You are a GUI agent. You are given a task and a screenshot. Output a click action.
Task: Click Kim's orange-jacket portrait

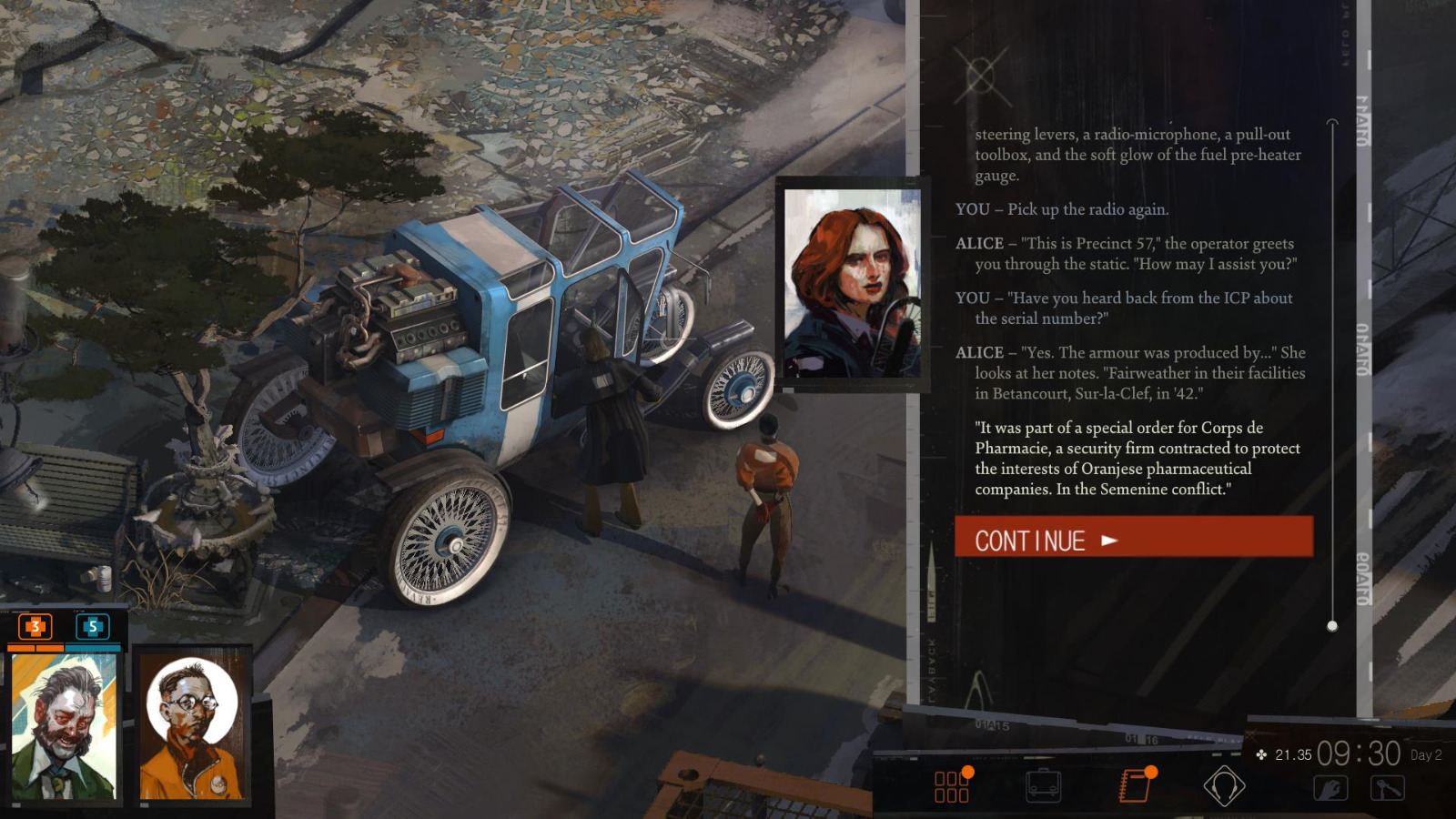(192, 728)
